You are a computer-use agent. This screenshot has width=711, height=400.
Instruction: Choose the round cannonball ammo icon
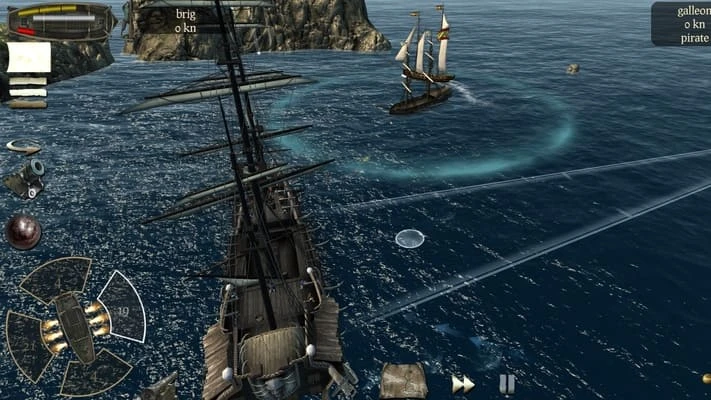22,231
